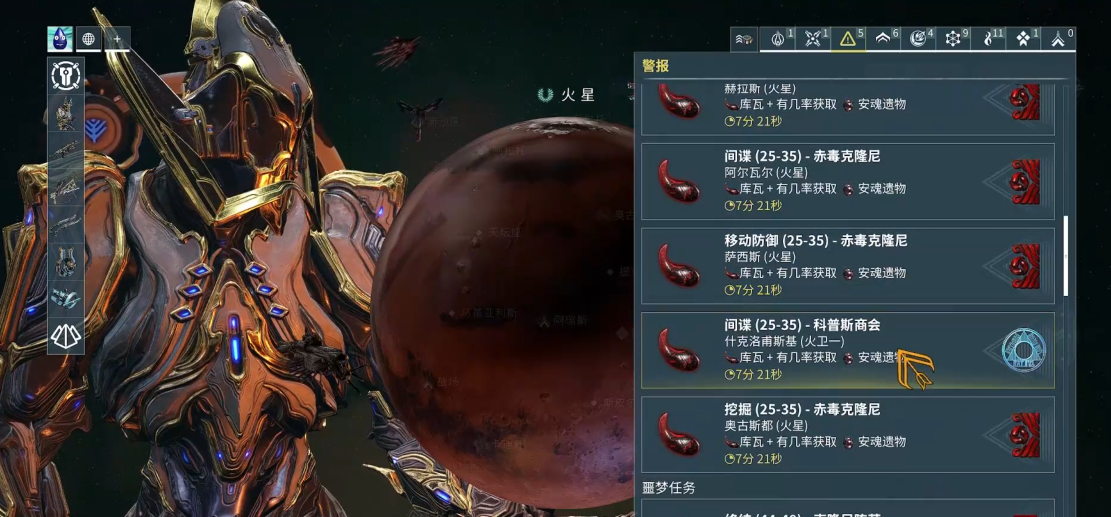Screen dimensions: 1111x517
Task: Open the lotus bud tab showing 1
Action: [779, 40]
